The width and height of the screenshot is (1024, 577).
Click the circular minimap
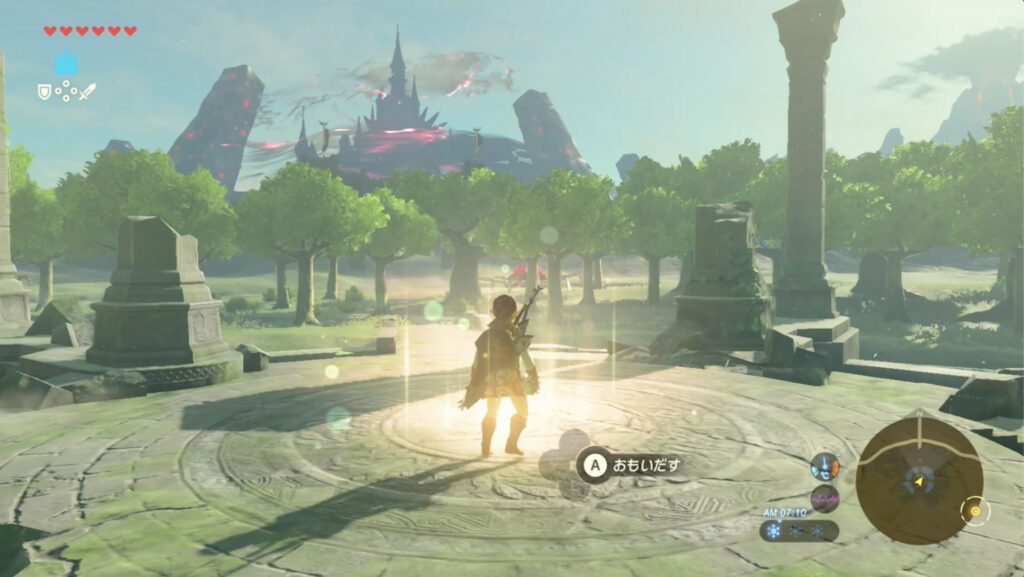pyautogui.click(x=918, y=479)
